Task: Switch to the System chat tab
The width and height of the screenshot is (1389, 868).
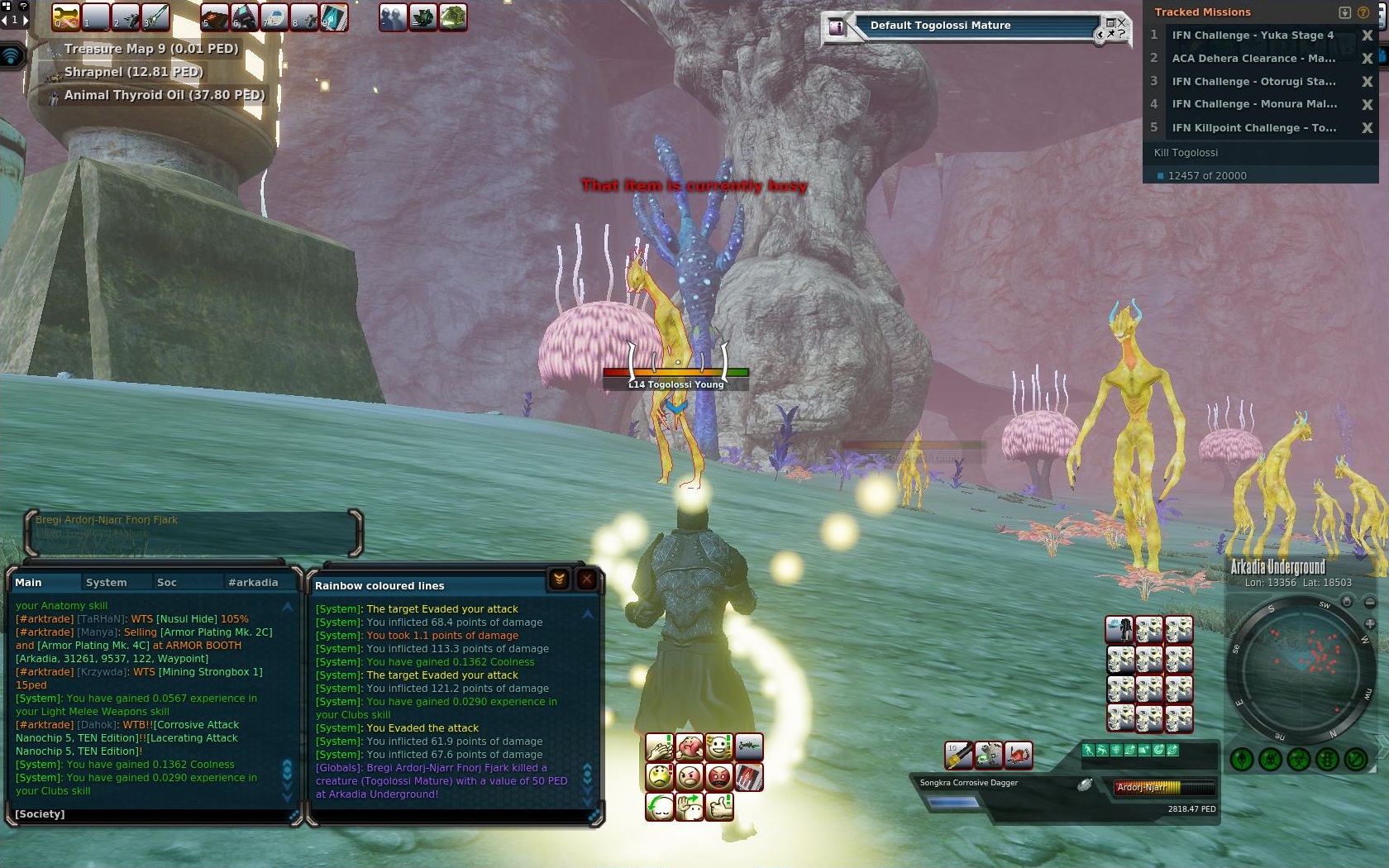Action: 107,582
